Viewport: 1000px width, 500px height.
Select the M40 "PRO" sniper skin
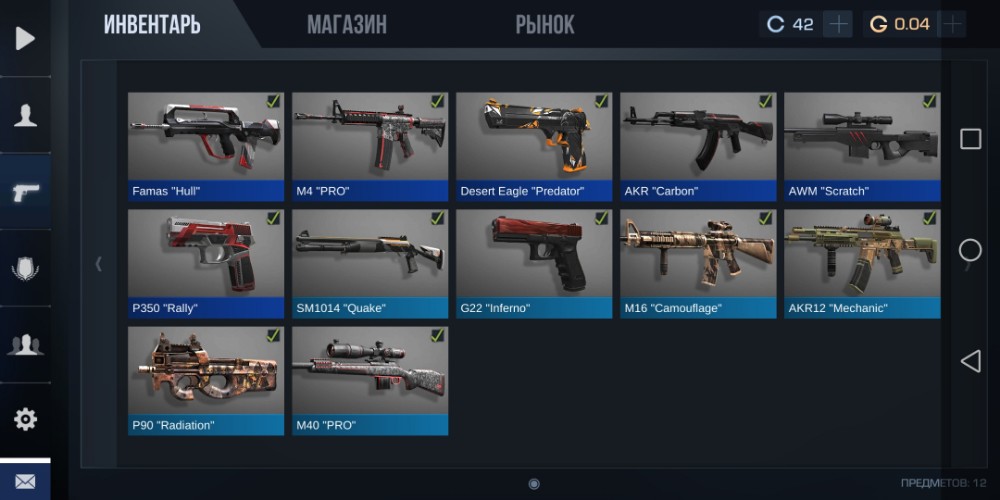(x=370, y=380)
